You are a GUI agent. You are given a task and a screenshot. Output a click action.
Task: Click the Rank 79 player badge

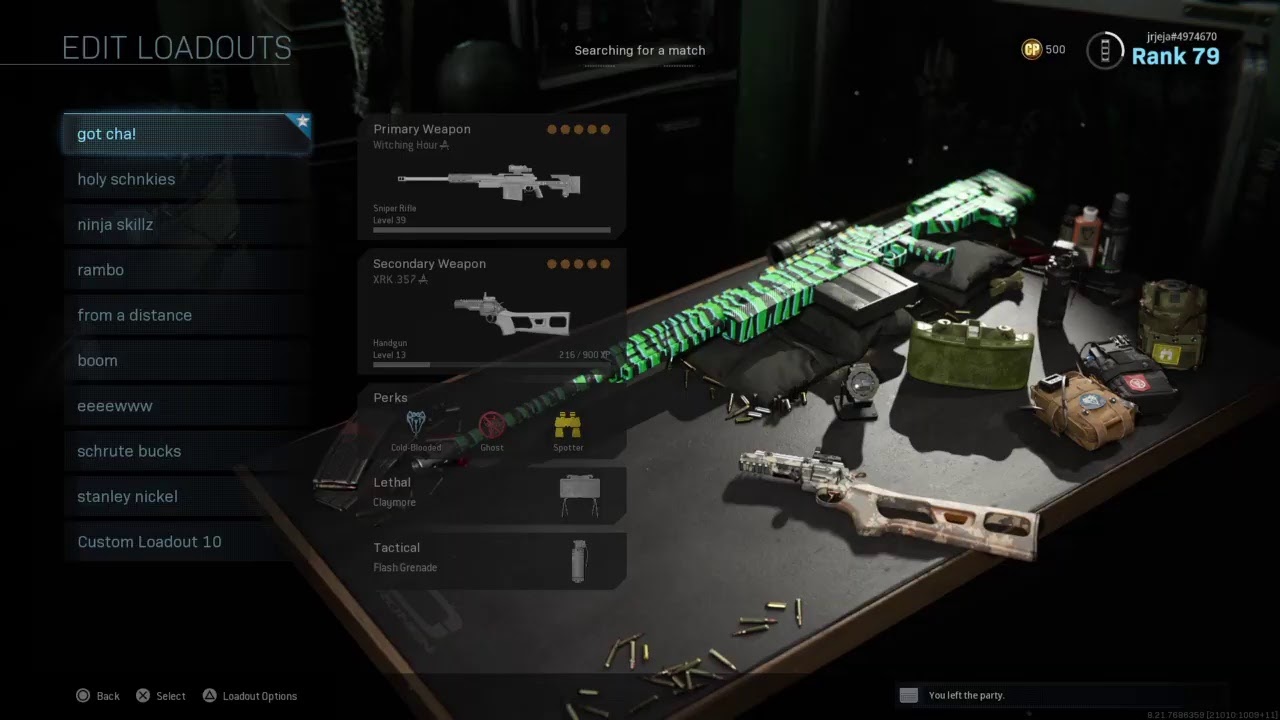pos(1154,50)
